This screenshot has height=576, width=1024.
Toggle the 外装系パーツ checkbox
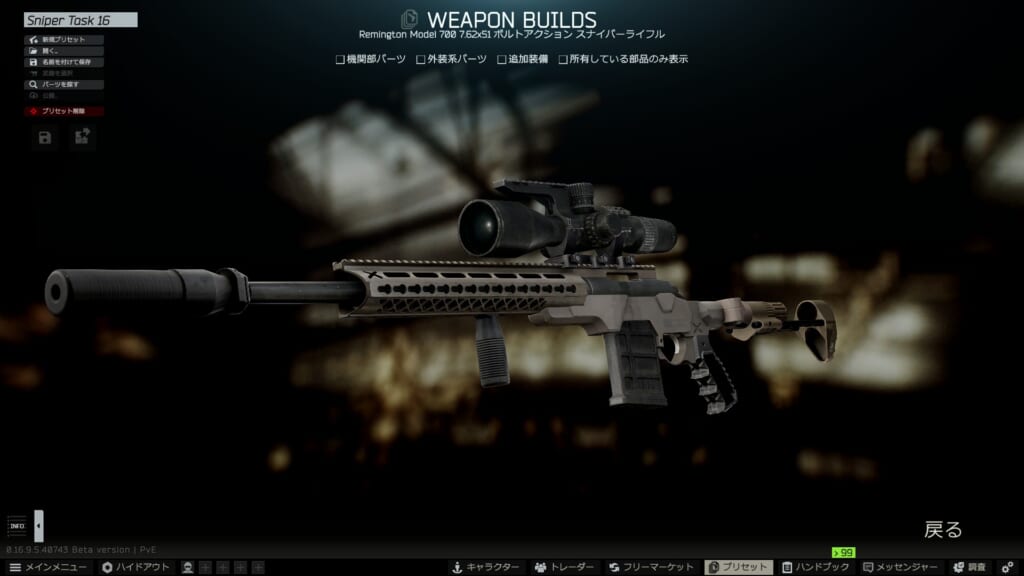(421, 59)
